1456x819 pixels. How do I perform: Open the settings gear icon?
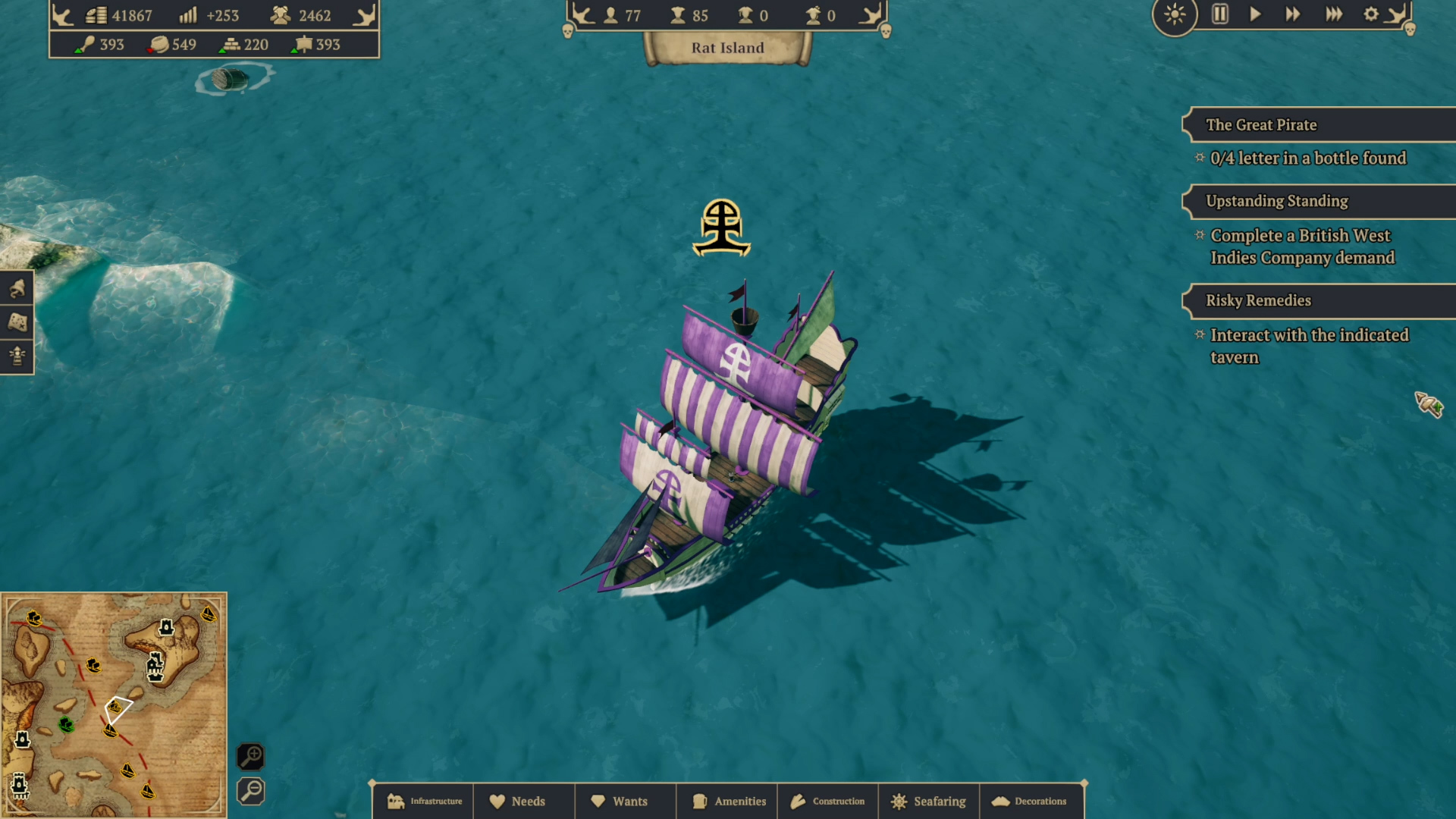coord(1371,14)
